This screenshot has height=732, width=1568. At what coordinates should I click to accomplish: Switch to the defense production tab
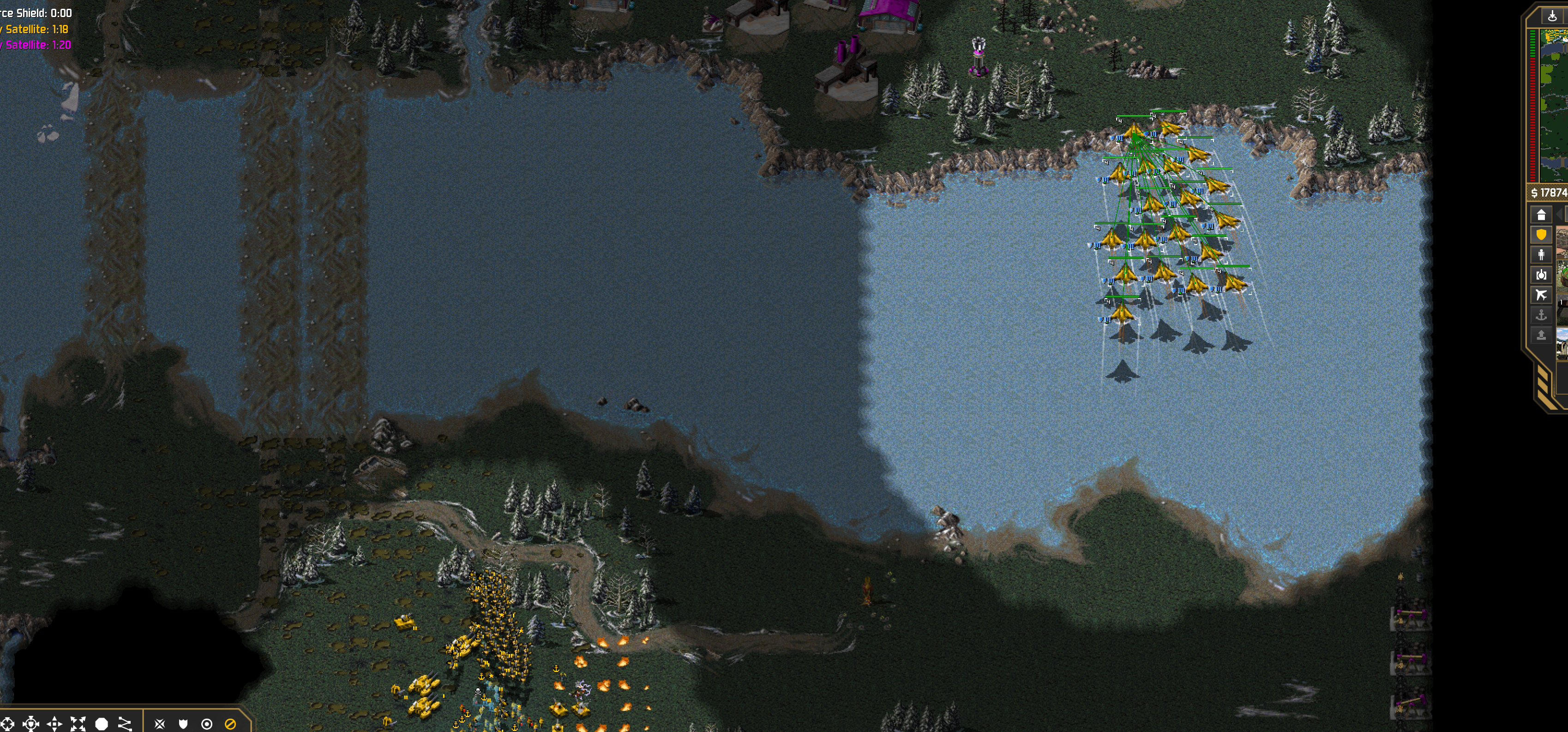[1541, 235]
